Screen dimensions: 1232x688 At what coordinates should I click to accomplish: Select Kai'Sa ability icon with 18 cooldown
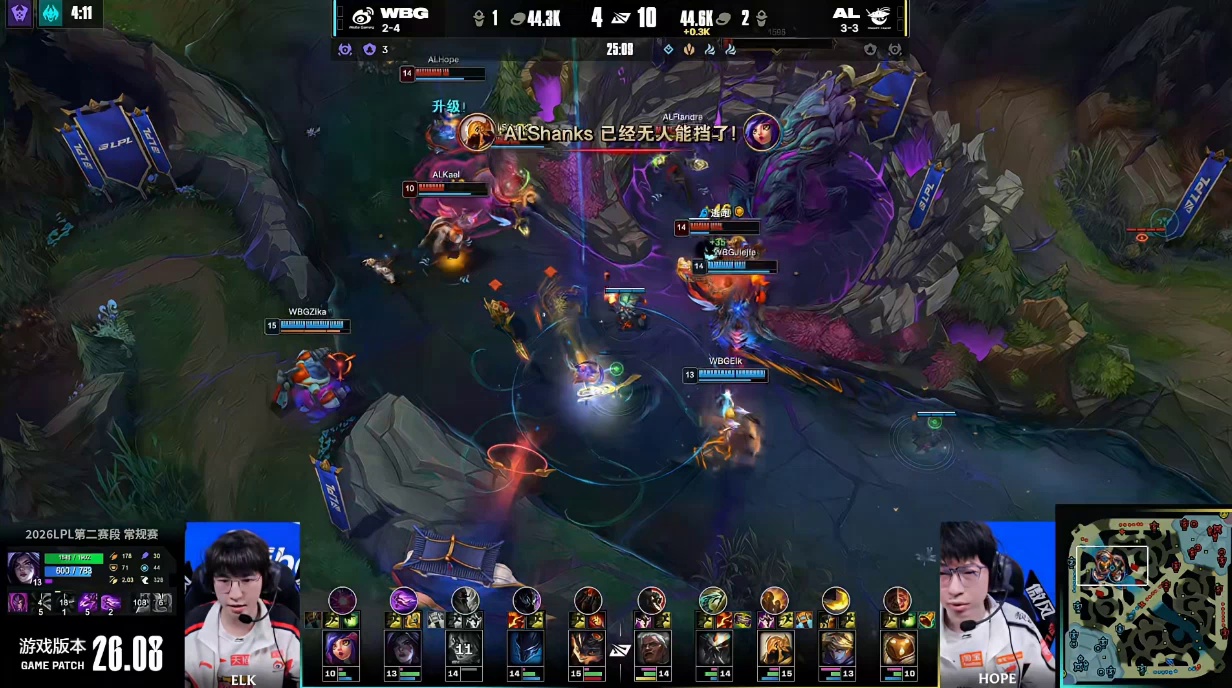pos(62,602)
